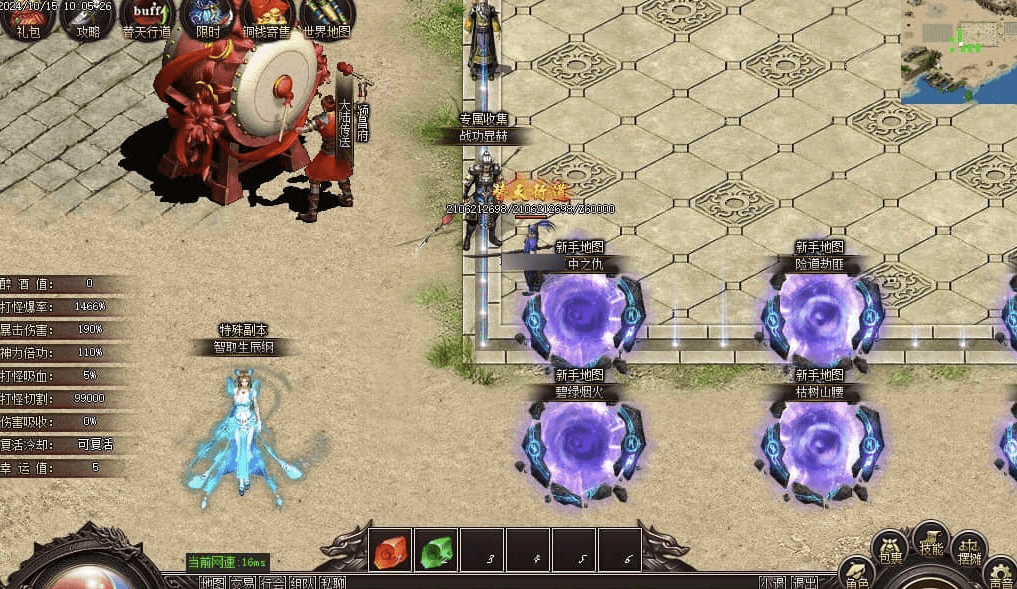Open the 包裹 inventory bag
Screen dimensions: 1017x589
[x=890, y=548]
